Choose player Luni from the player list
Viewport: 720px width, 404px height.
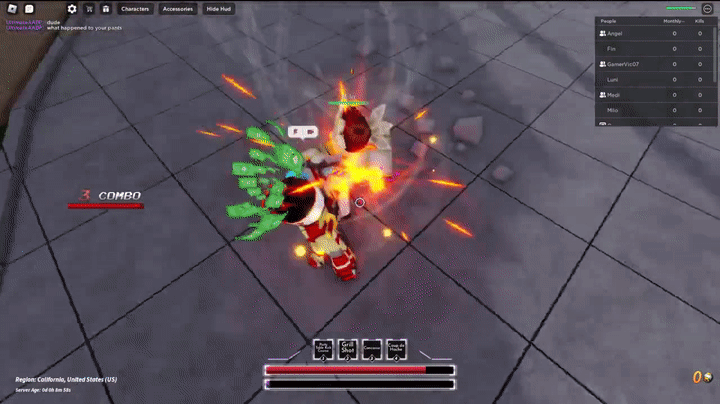pyautogui.click(x=612, y=78)
